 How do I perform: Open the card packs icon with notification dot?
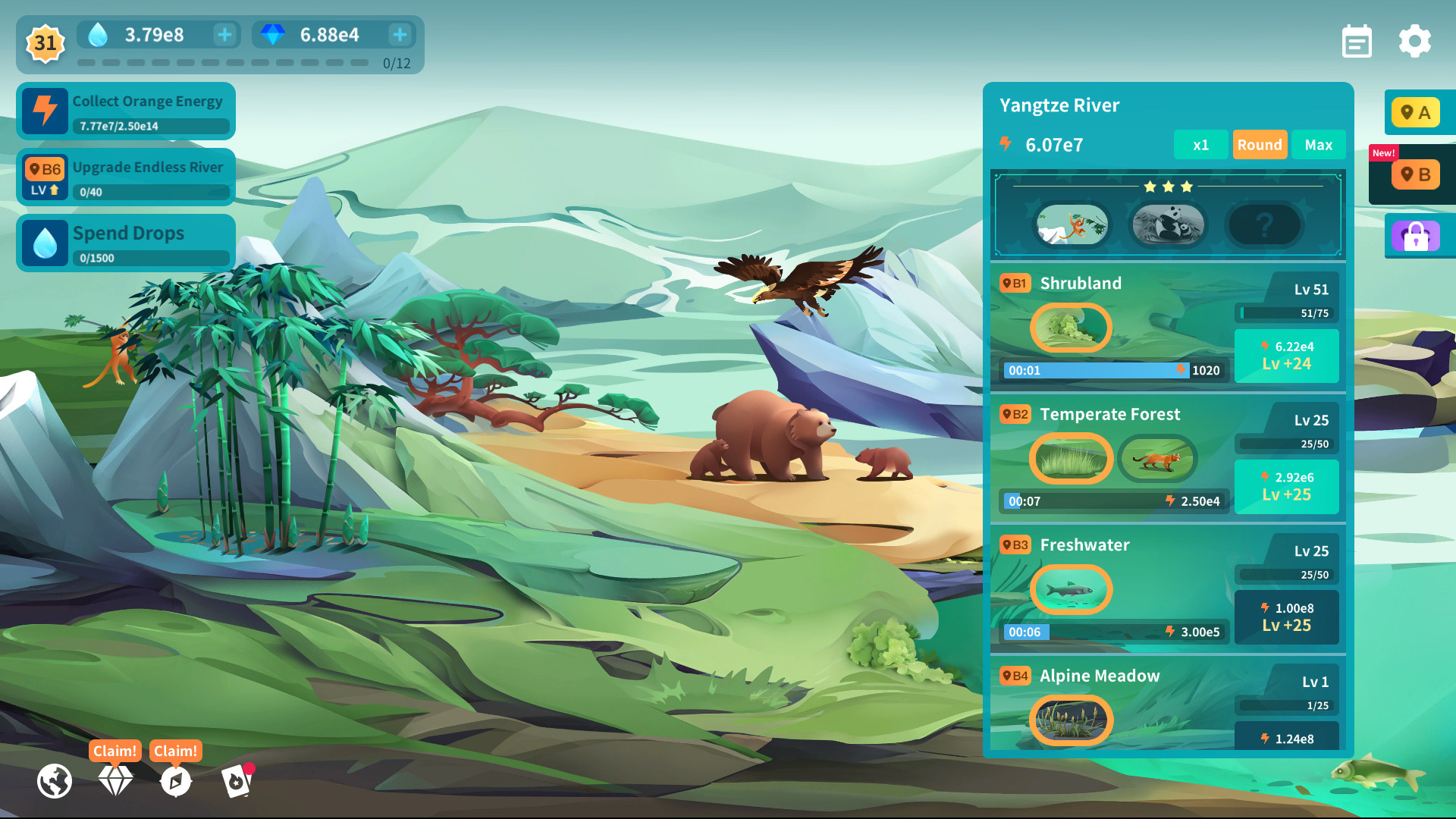pyautogui.click(x=236, y=781)
